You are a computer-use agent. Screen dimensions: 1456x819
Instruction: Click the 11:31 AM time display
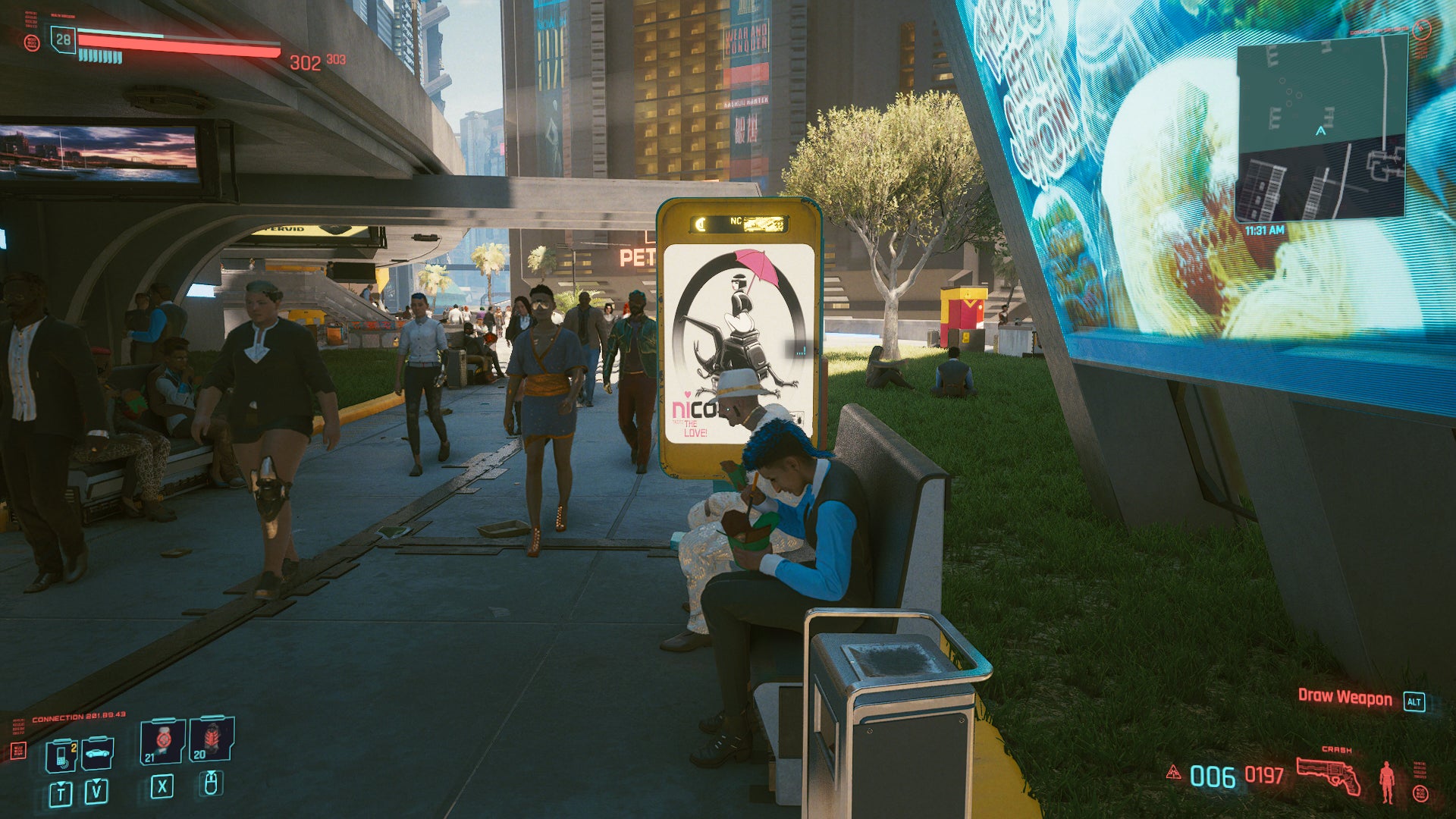point(1264,230)
